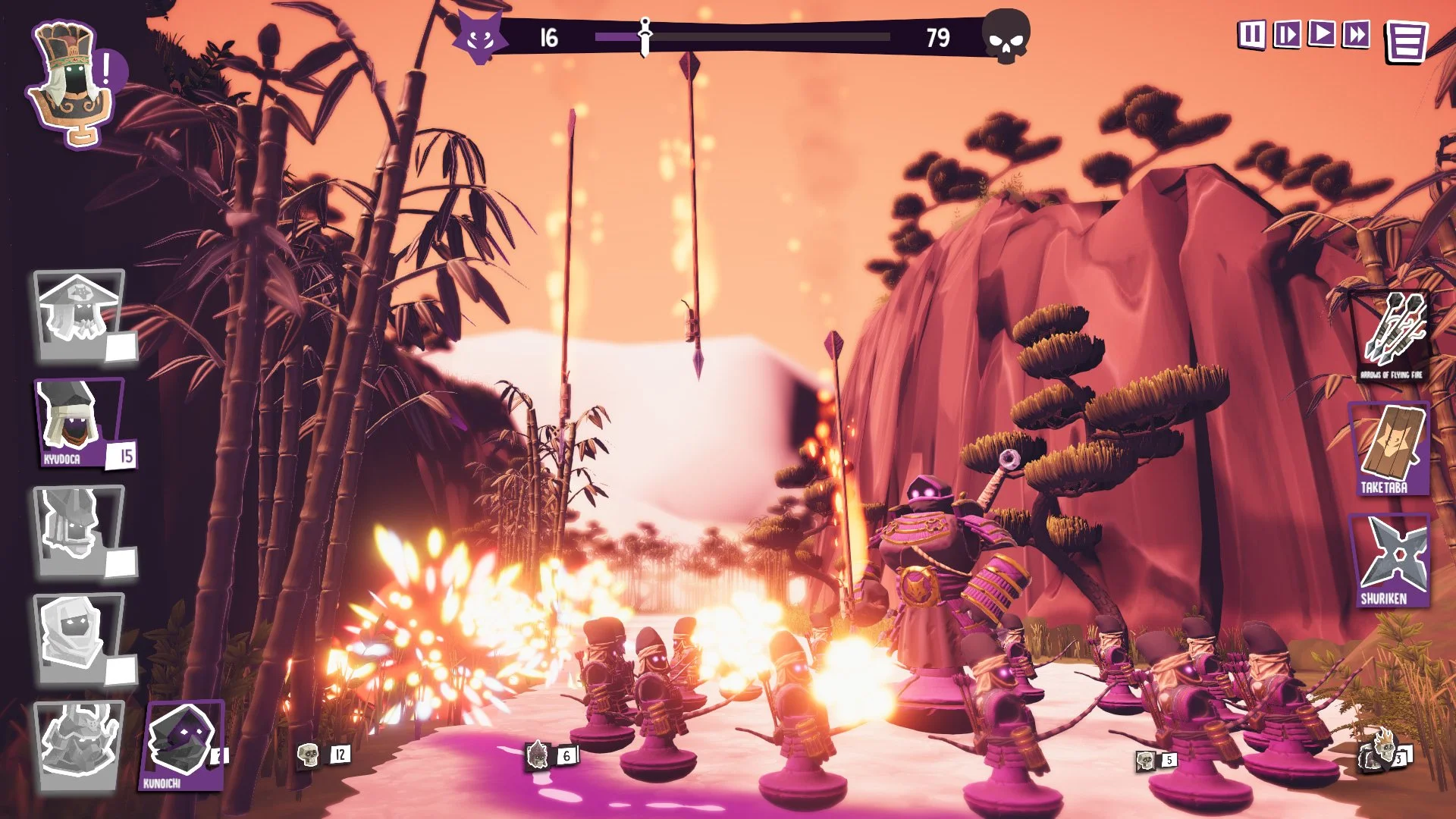The image size is (1456, 819).
Task: Set battle to normal play speed
Action: (1322, 34)
